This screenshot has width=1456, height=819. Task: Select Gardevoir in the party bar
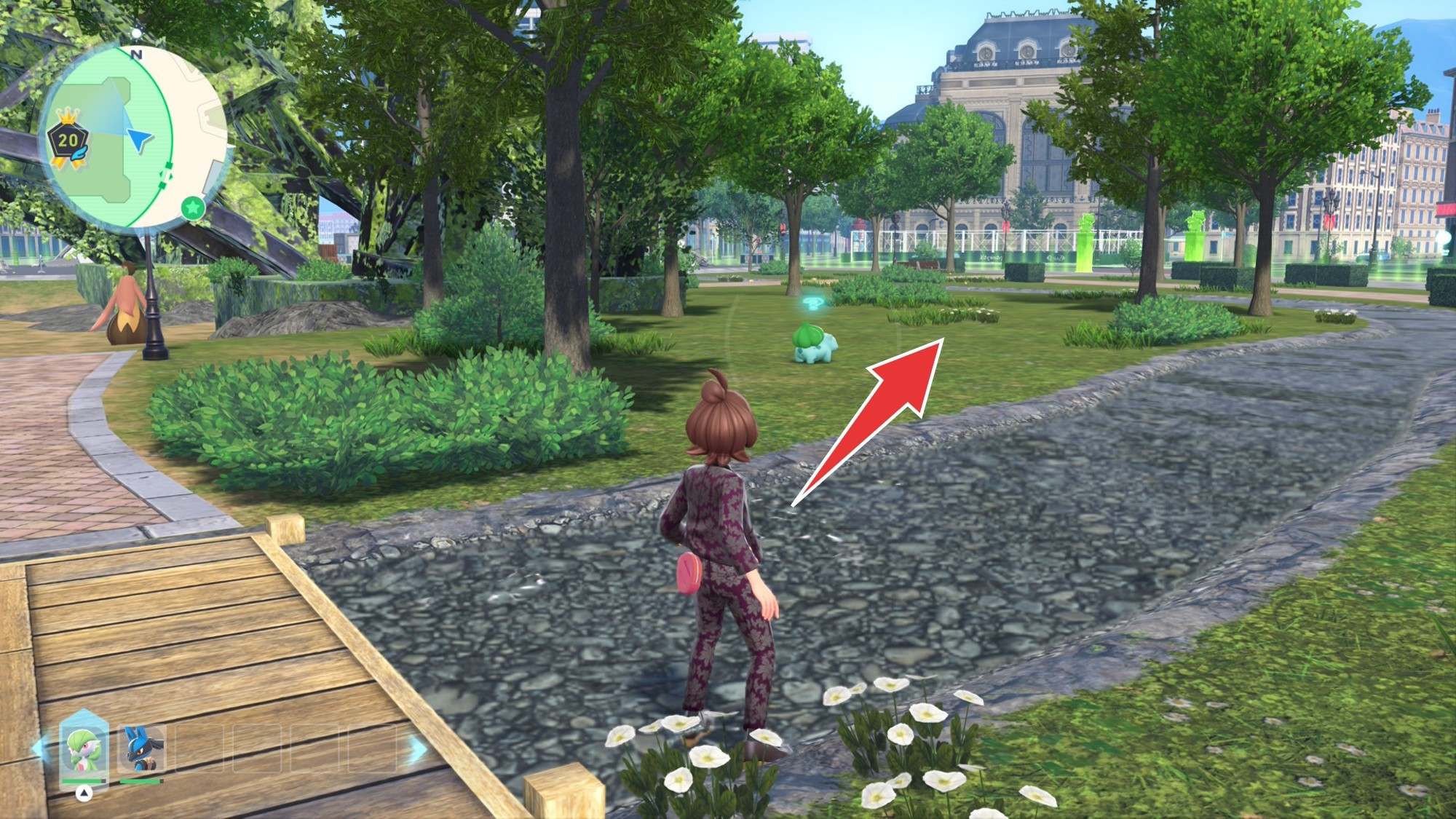pos(83,750)
